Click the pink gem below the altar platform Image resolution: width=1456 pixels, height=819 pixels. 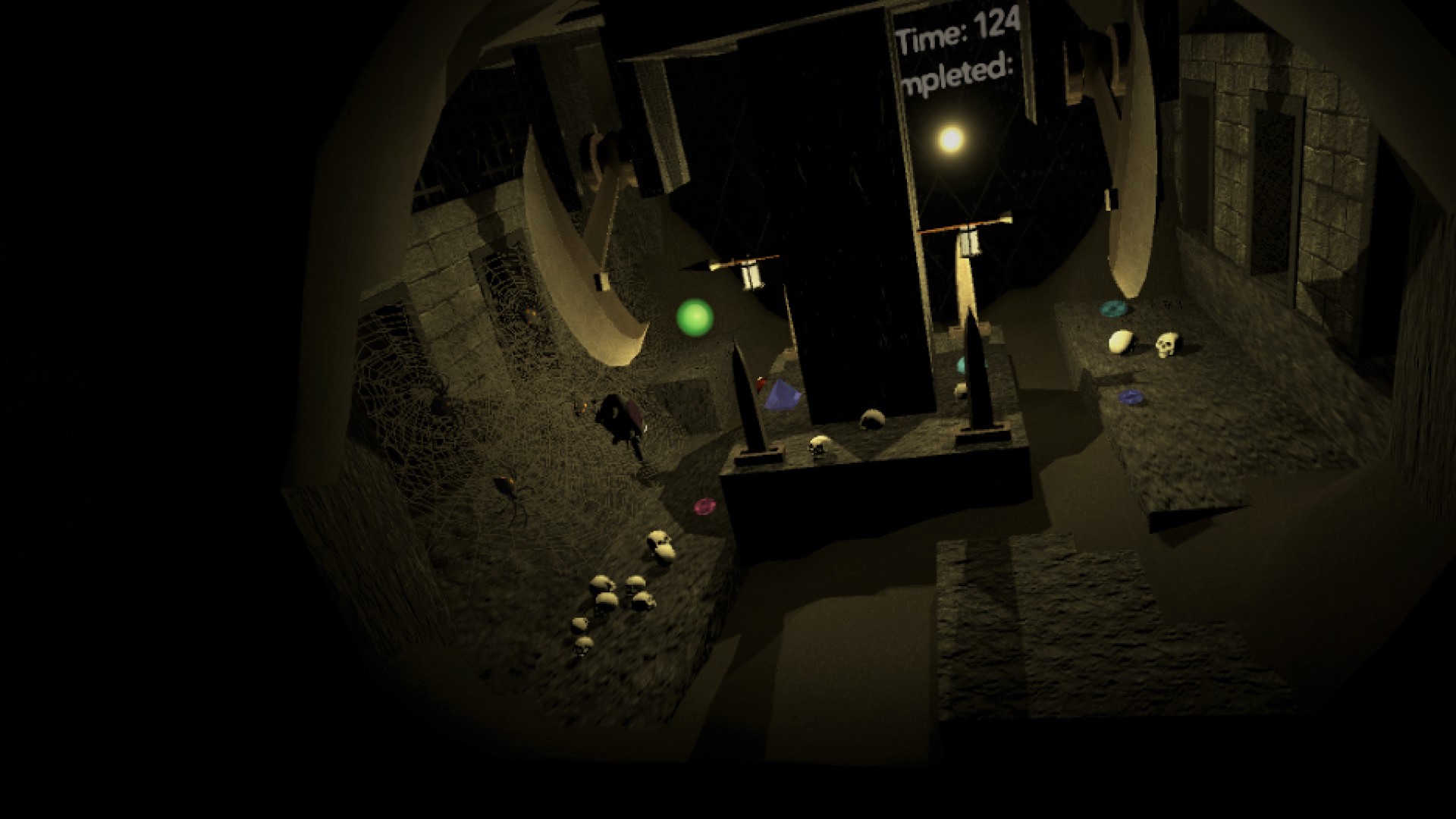[705, 507]
